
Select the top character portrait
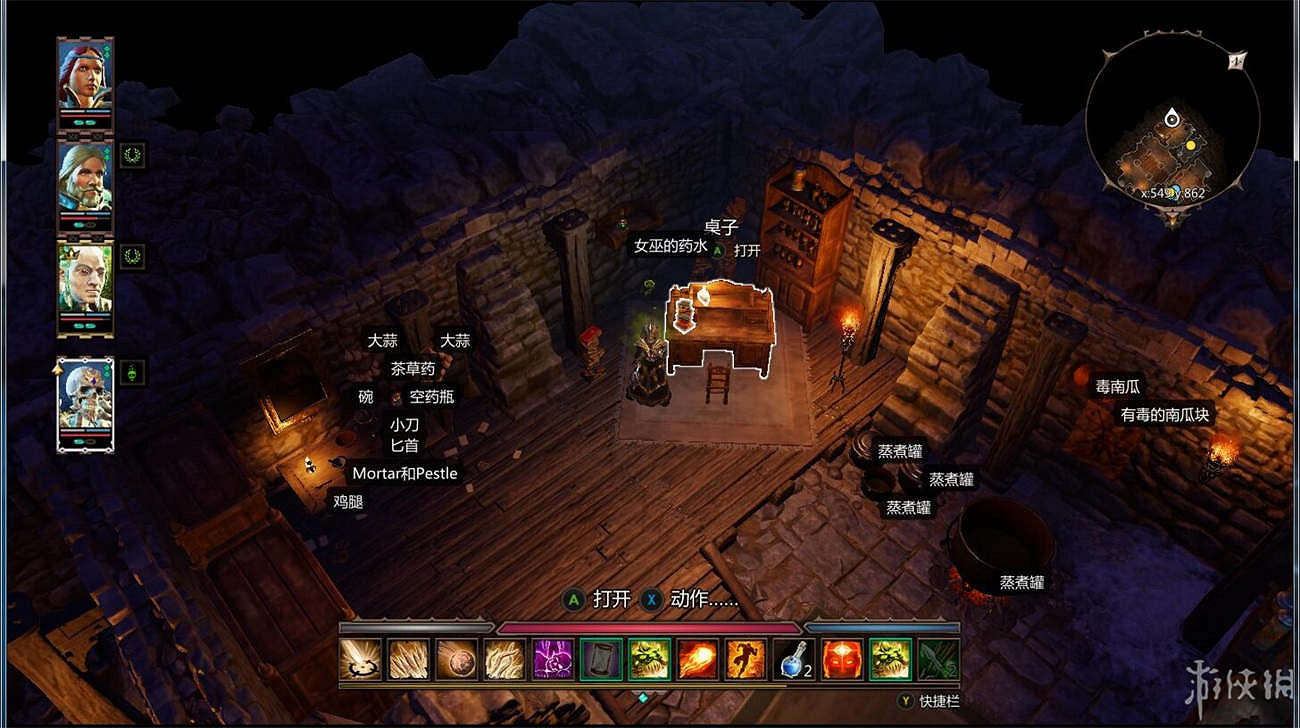point(85,72)
